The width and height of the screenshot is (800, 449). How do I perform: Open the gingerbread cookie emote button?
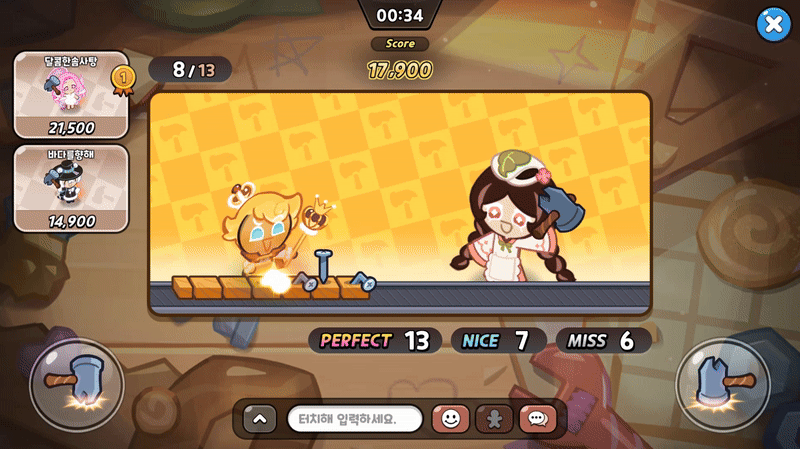(494, 419)
